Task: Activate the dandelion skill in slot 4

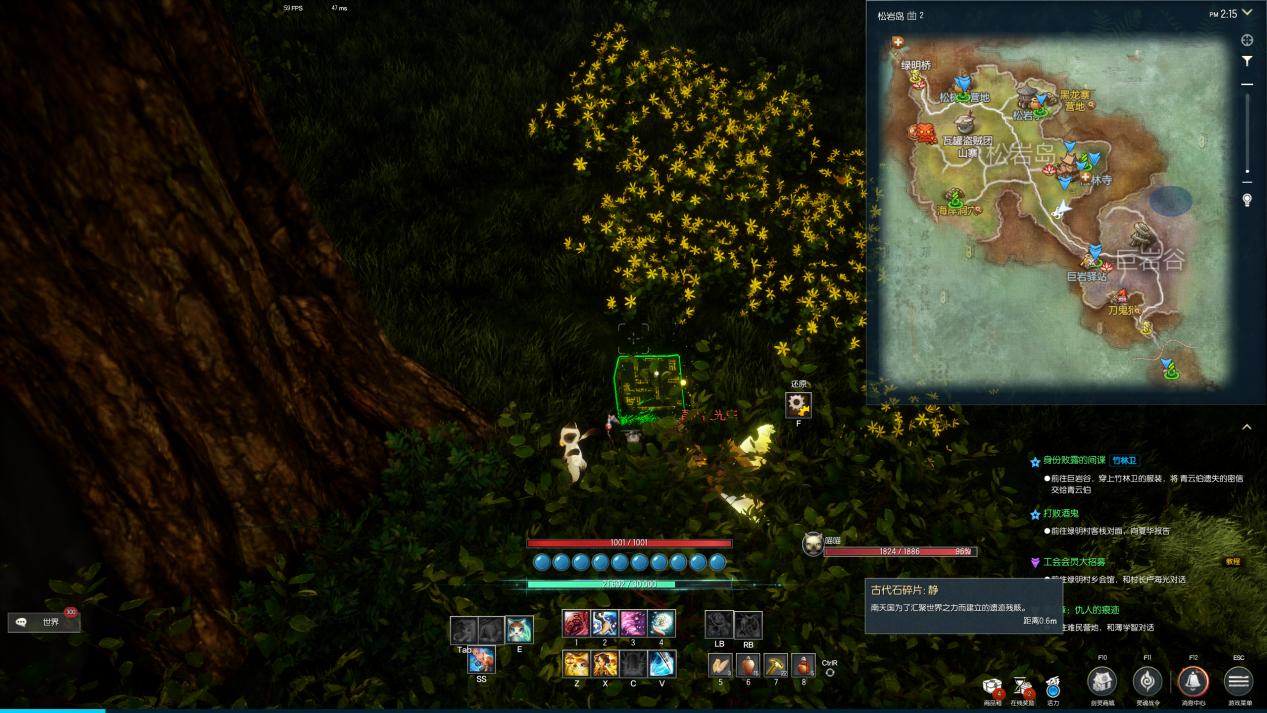Action: click(x=661, y=624)
